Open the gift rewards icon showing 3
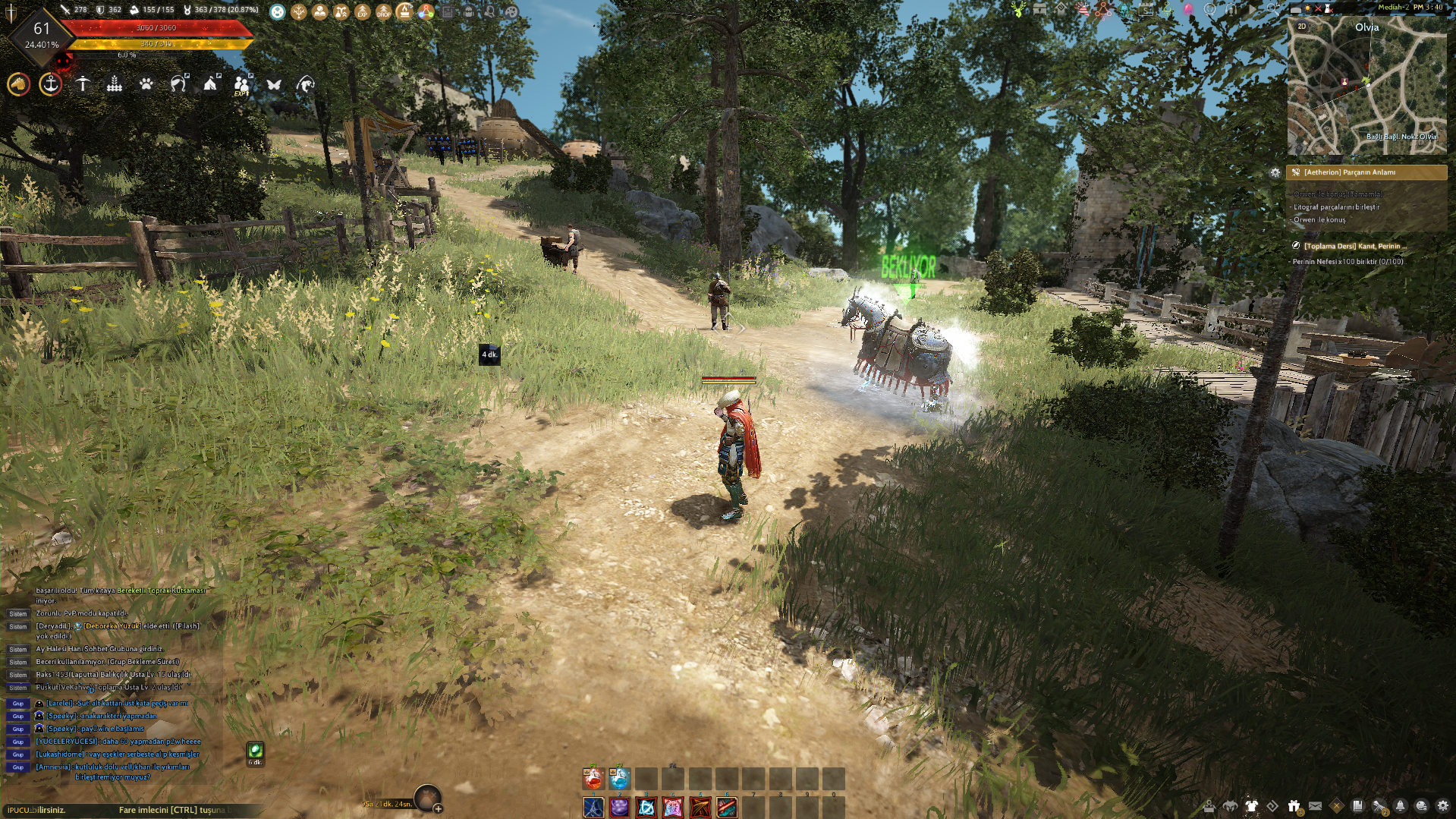Image resolution: width=1456 pixels, height=819 pixels. tap(1294, 806)
